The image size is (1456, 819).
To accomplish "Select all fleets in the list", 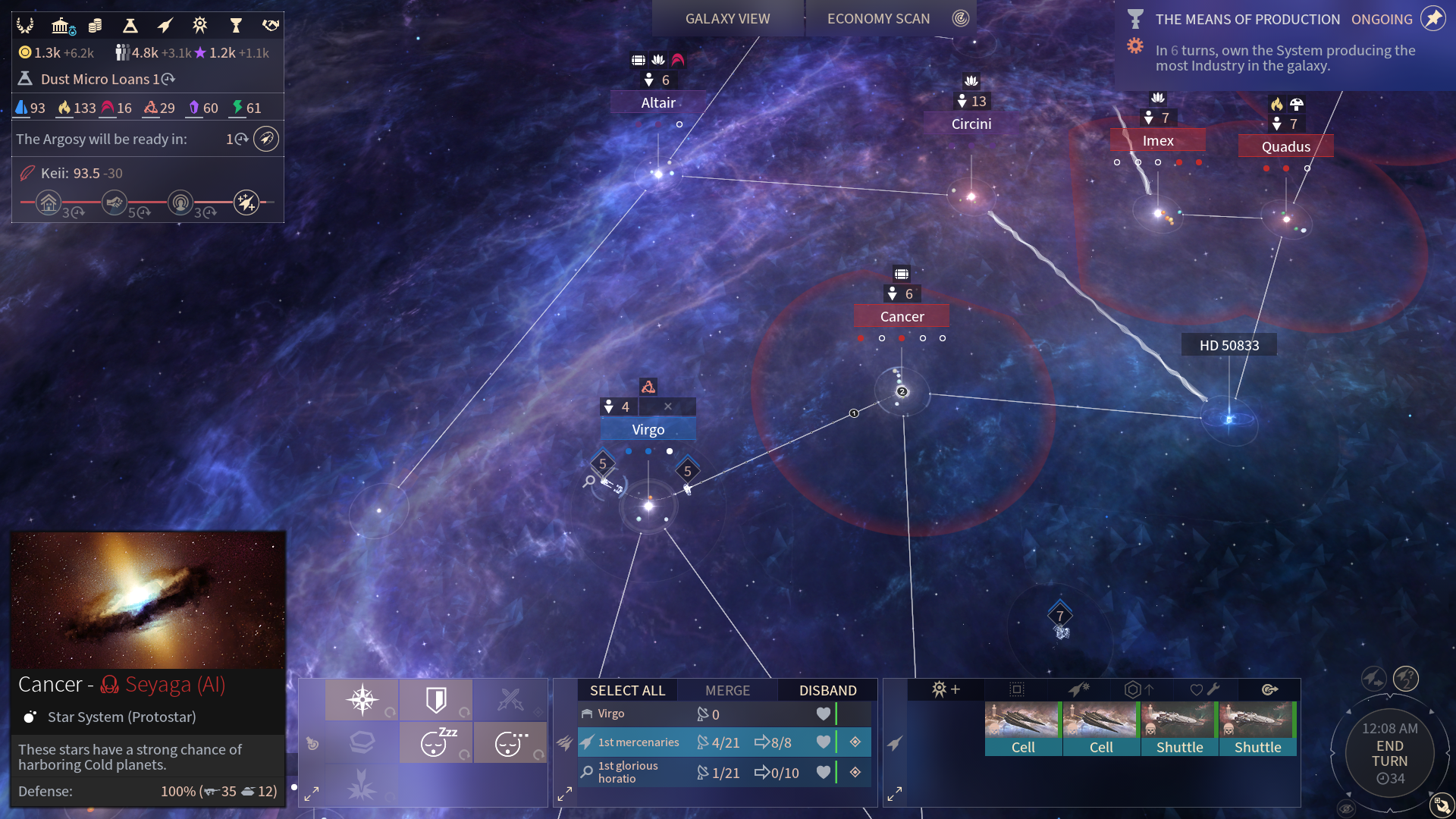I will [x=627, y=690].
